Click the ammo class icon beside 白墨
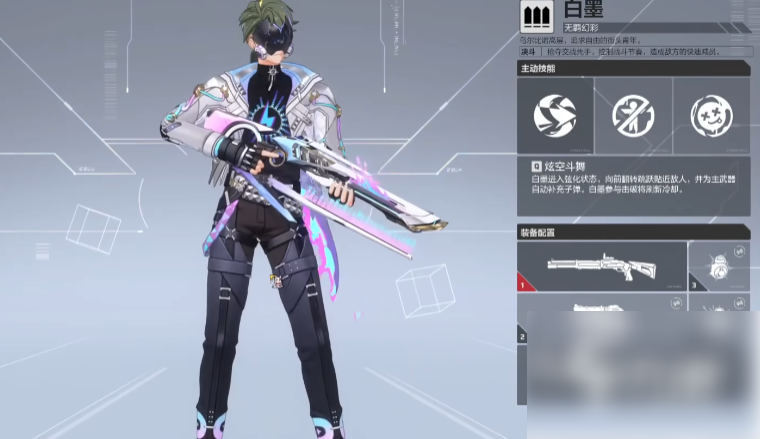760x439 pixels. pos(537,16)
